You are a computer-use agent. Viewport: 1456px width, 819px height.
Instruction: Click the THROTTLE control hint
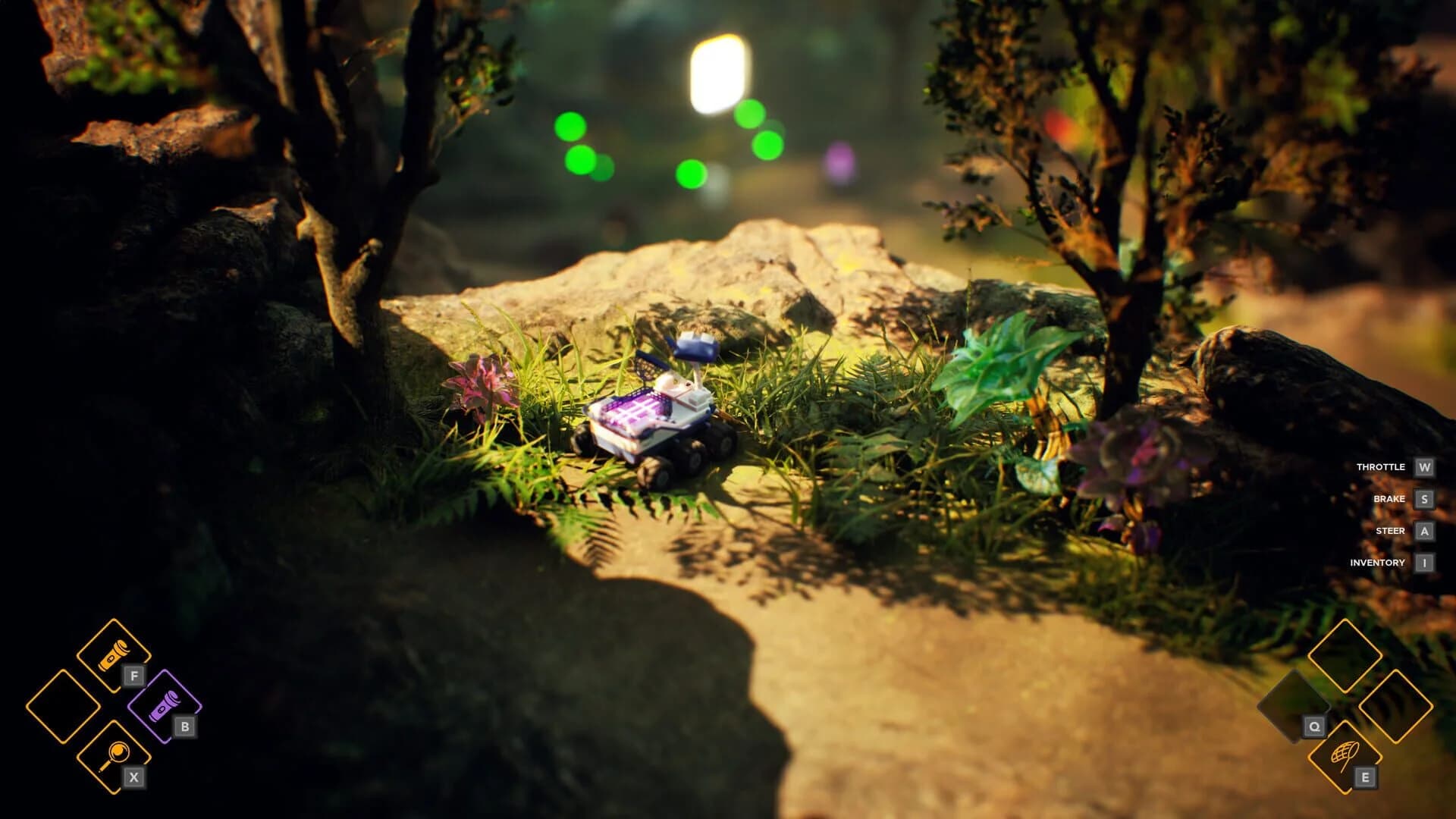coord(1380,467)
